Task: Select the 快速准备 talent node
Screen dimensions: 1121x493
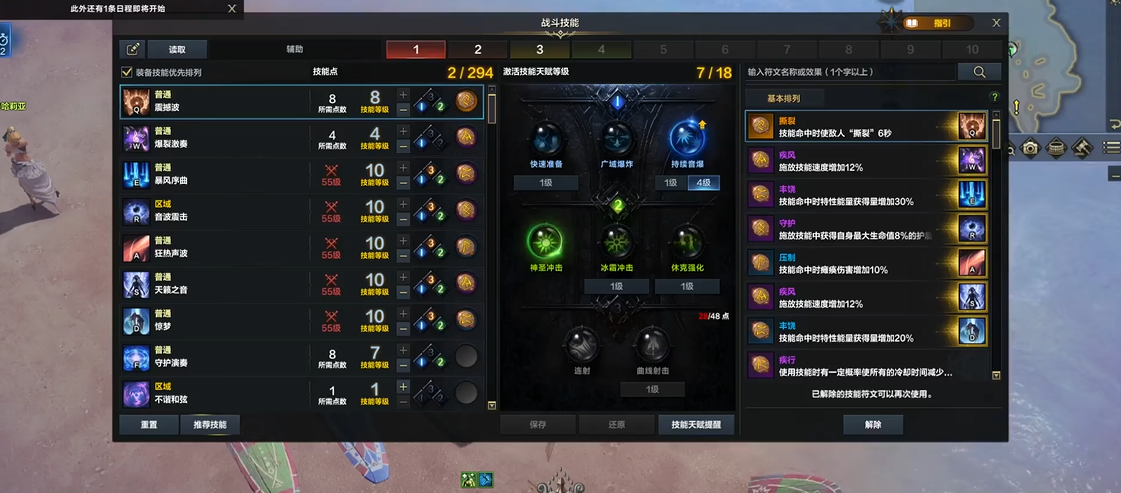Action: pyautogui.click(x=546, y=140)
